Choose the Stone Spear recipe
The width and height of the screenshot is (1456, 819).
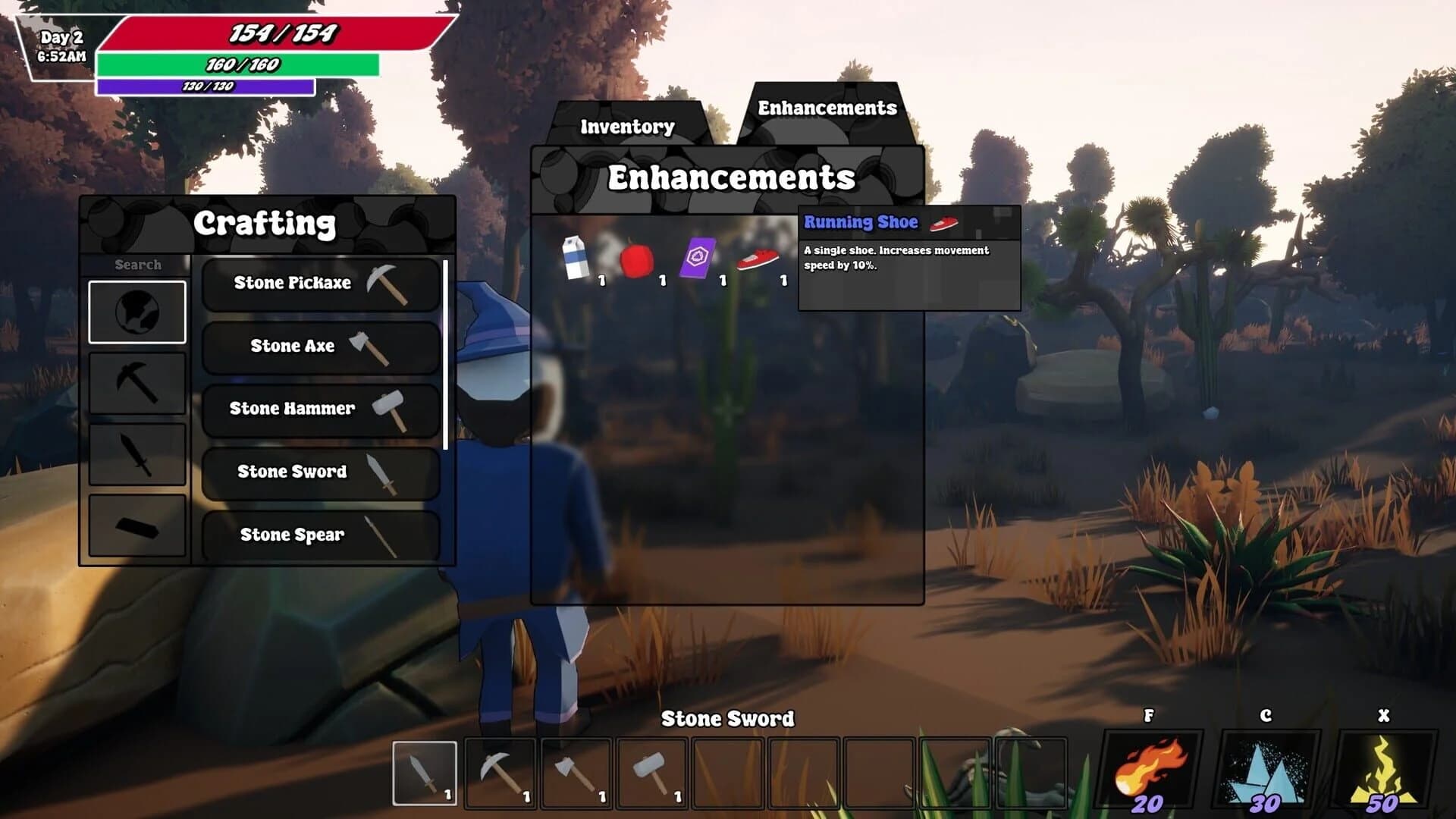(319, 535)
